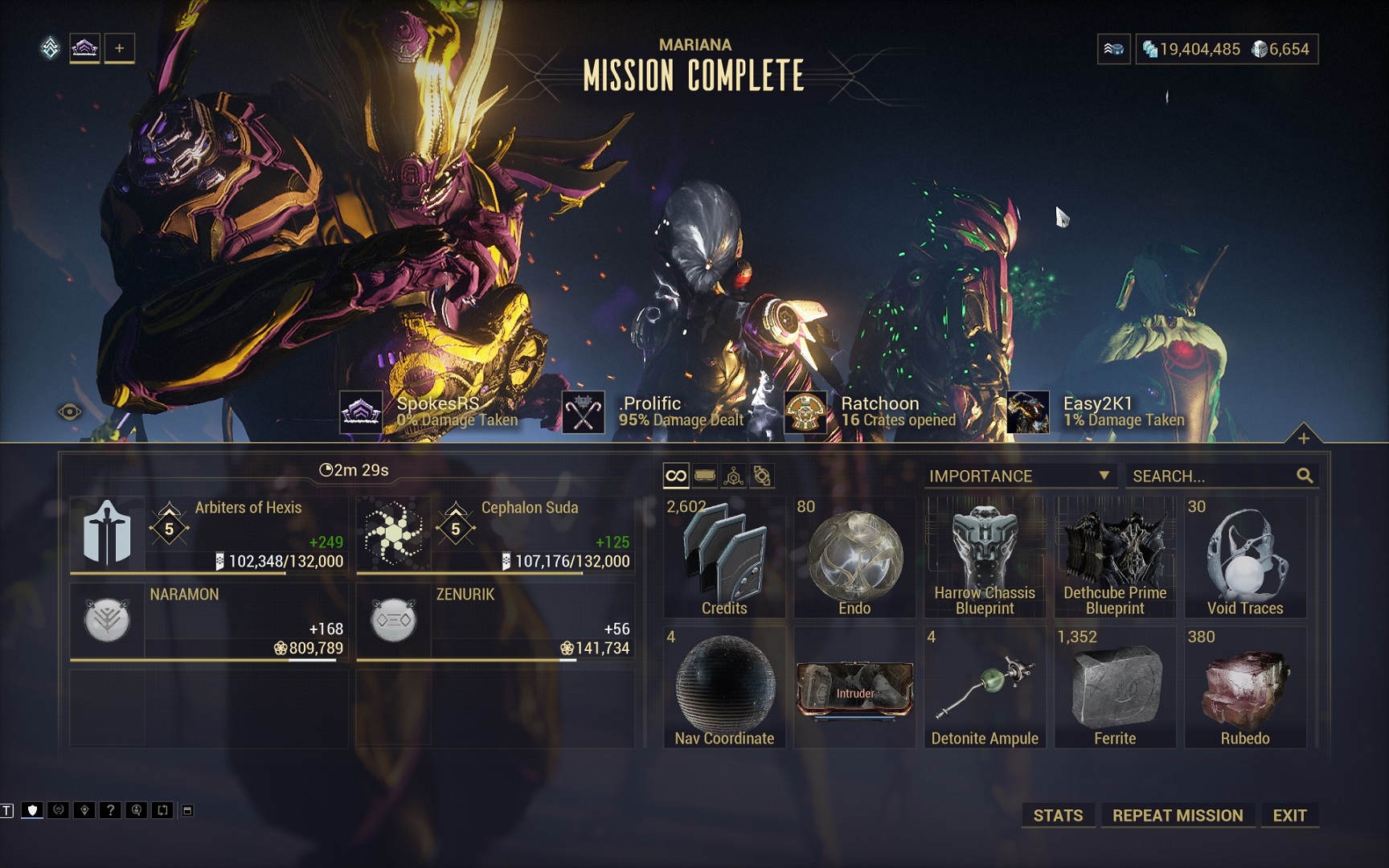
Task: Toggle the eye visibility icon
Action: pyautogui.click(x=70, y=412)
